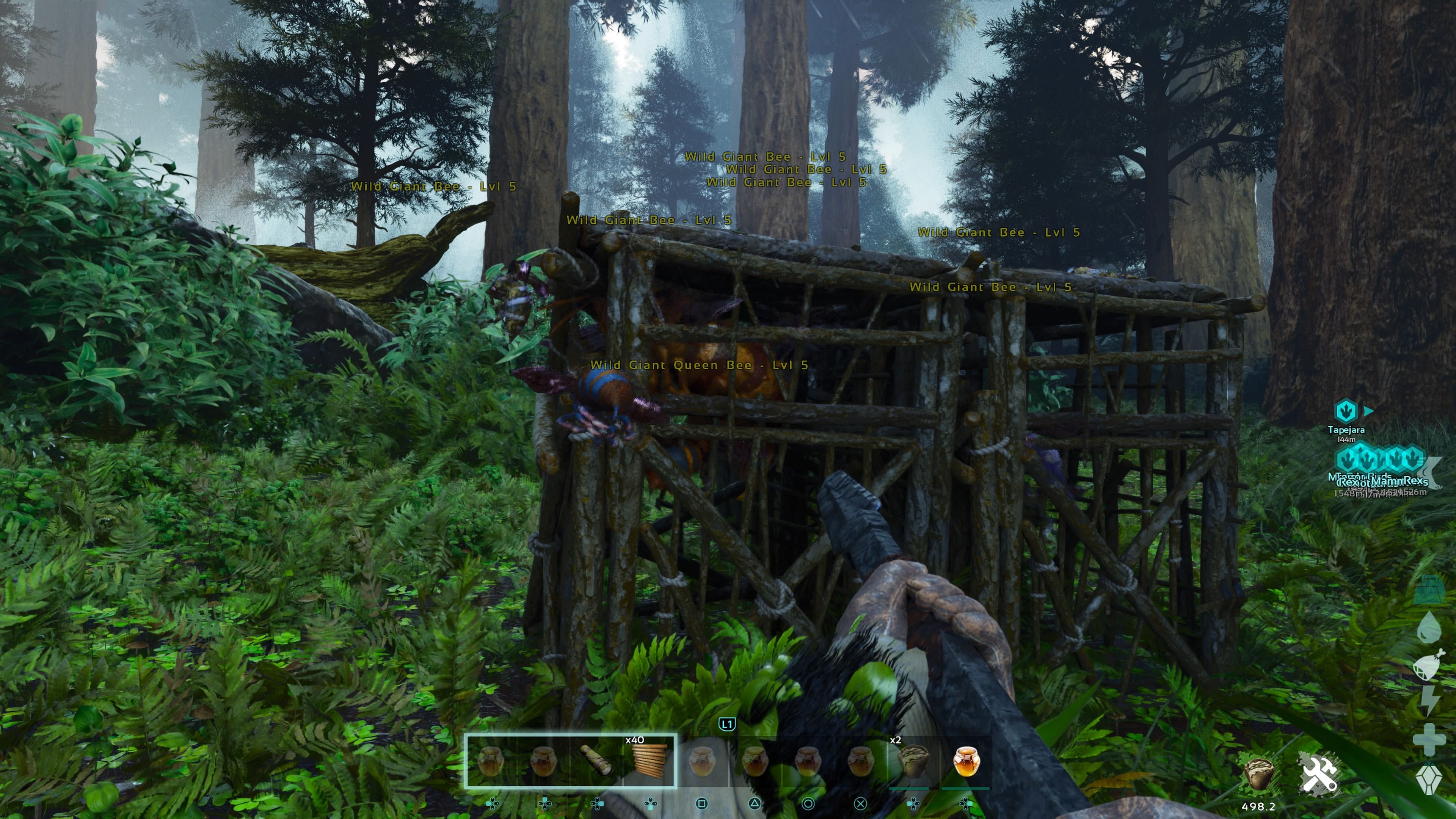Expand the Tapejara tracker using its arrow
This screenshot has height=819, width=1456.
(1368, 410)
